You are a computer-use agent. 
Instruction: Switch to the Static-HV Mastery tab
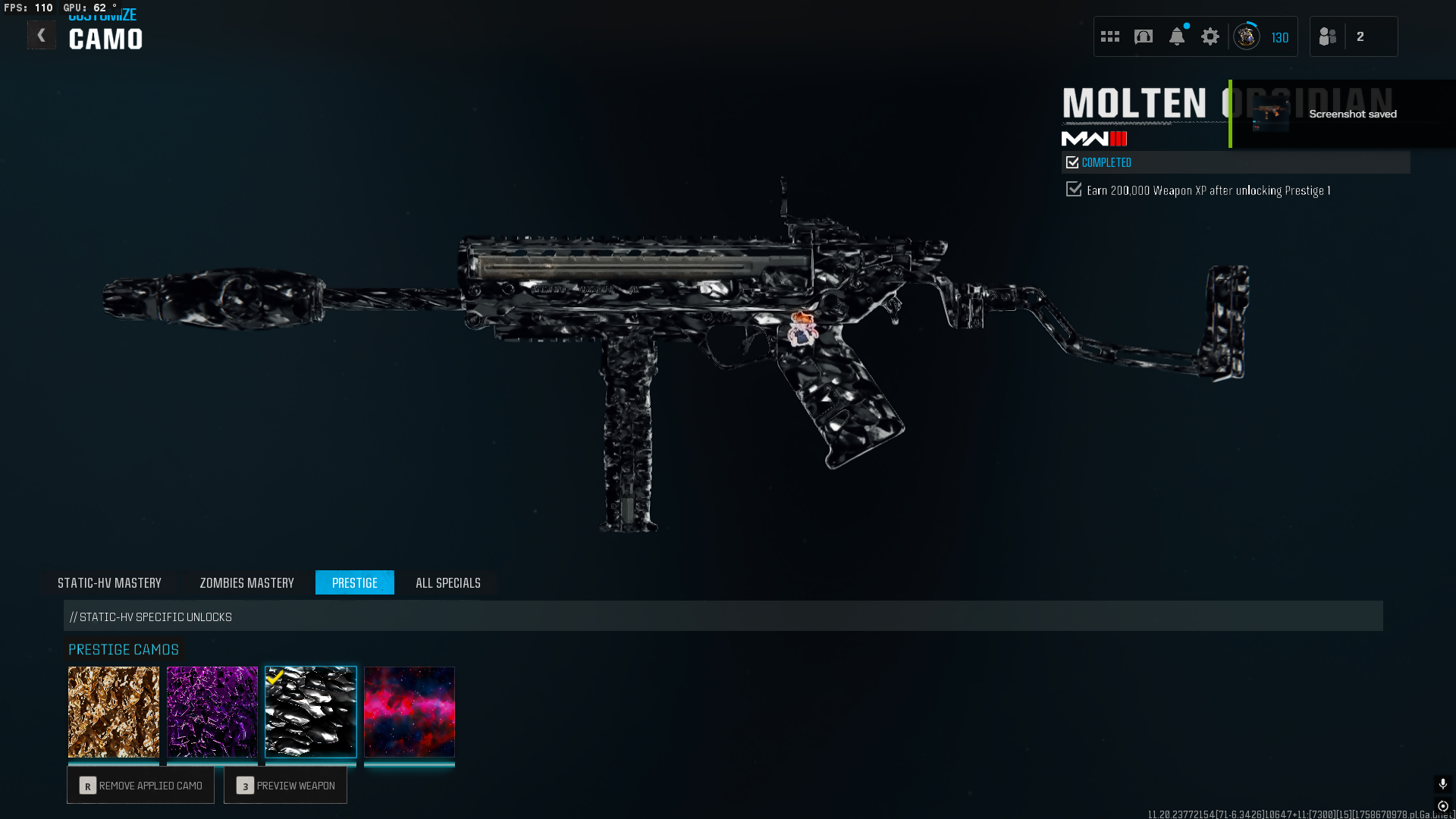pos(109,582)
